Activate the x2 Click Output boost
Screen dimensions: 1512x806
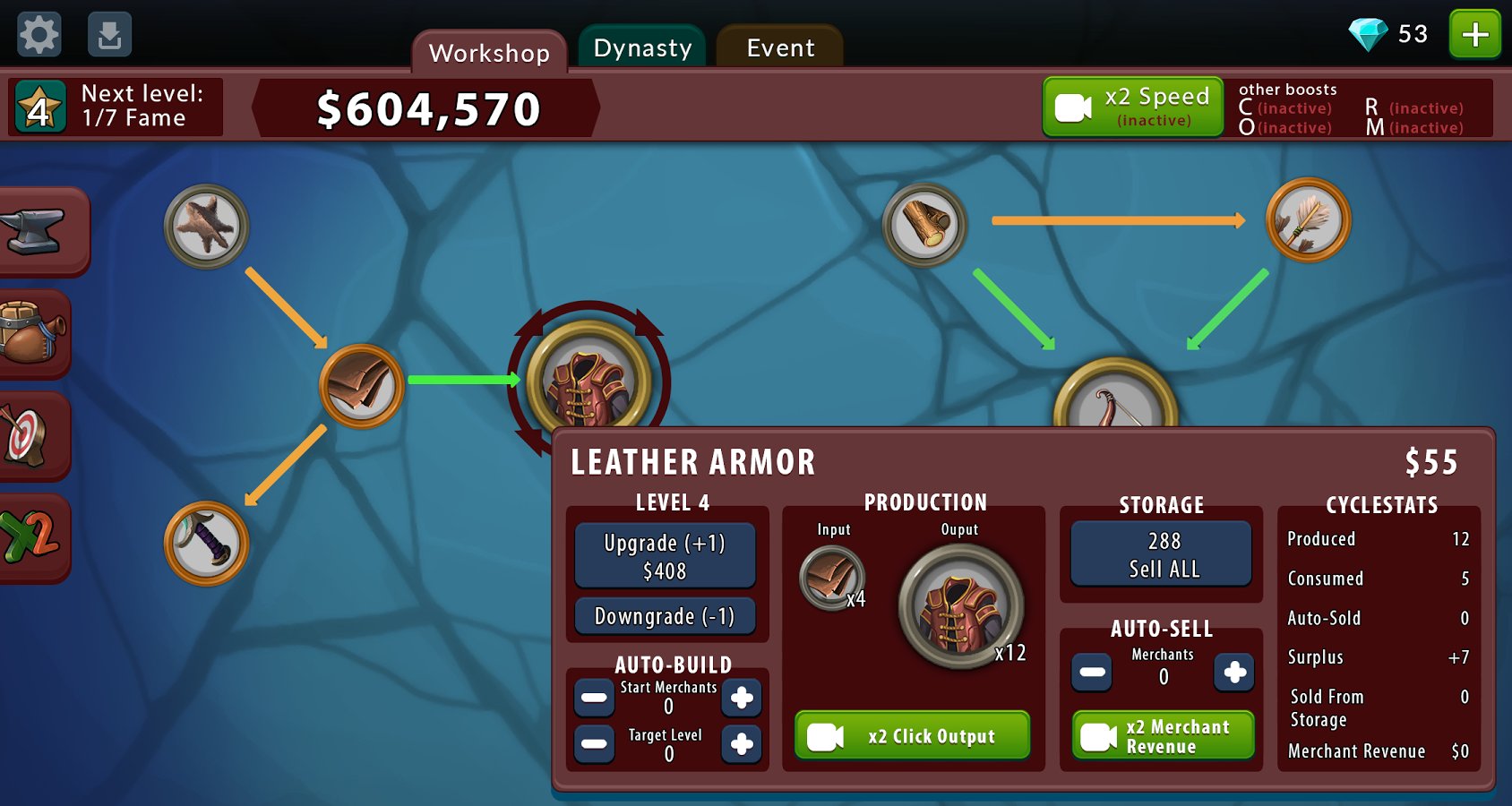912,736
